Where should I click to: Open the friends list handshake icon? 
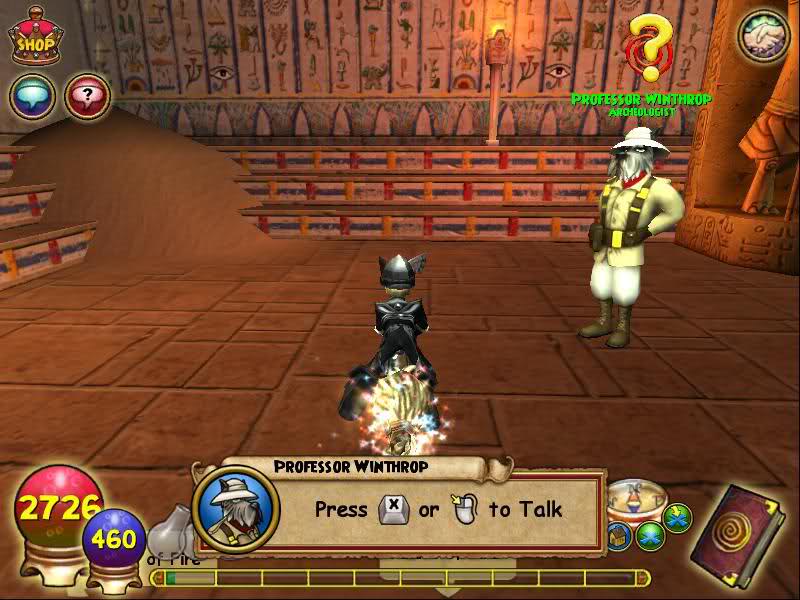(764, 36)
